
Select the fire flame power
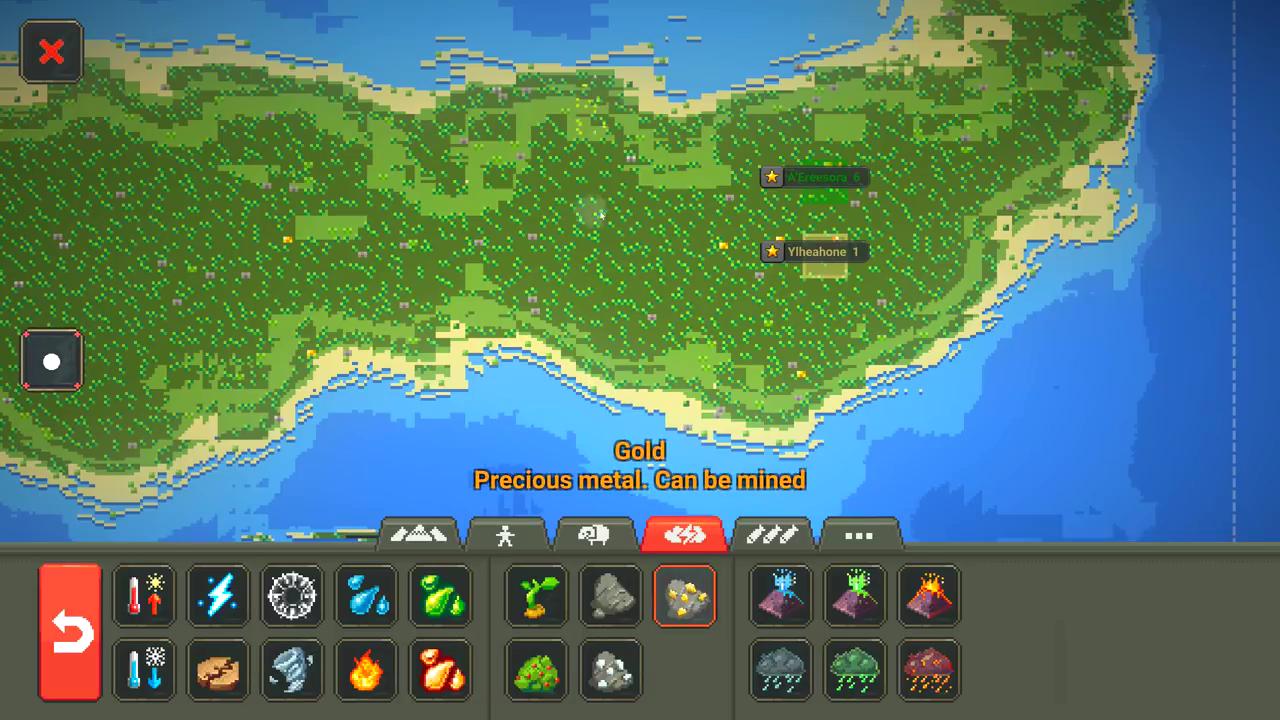click(366, 670)
